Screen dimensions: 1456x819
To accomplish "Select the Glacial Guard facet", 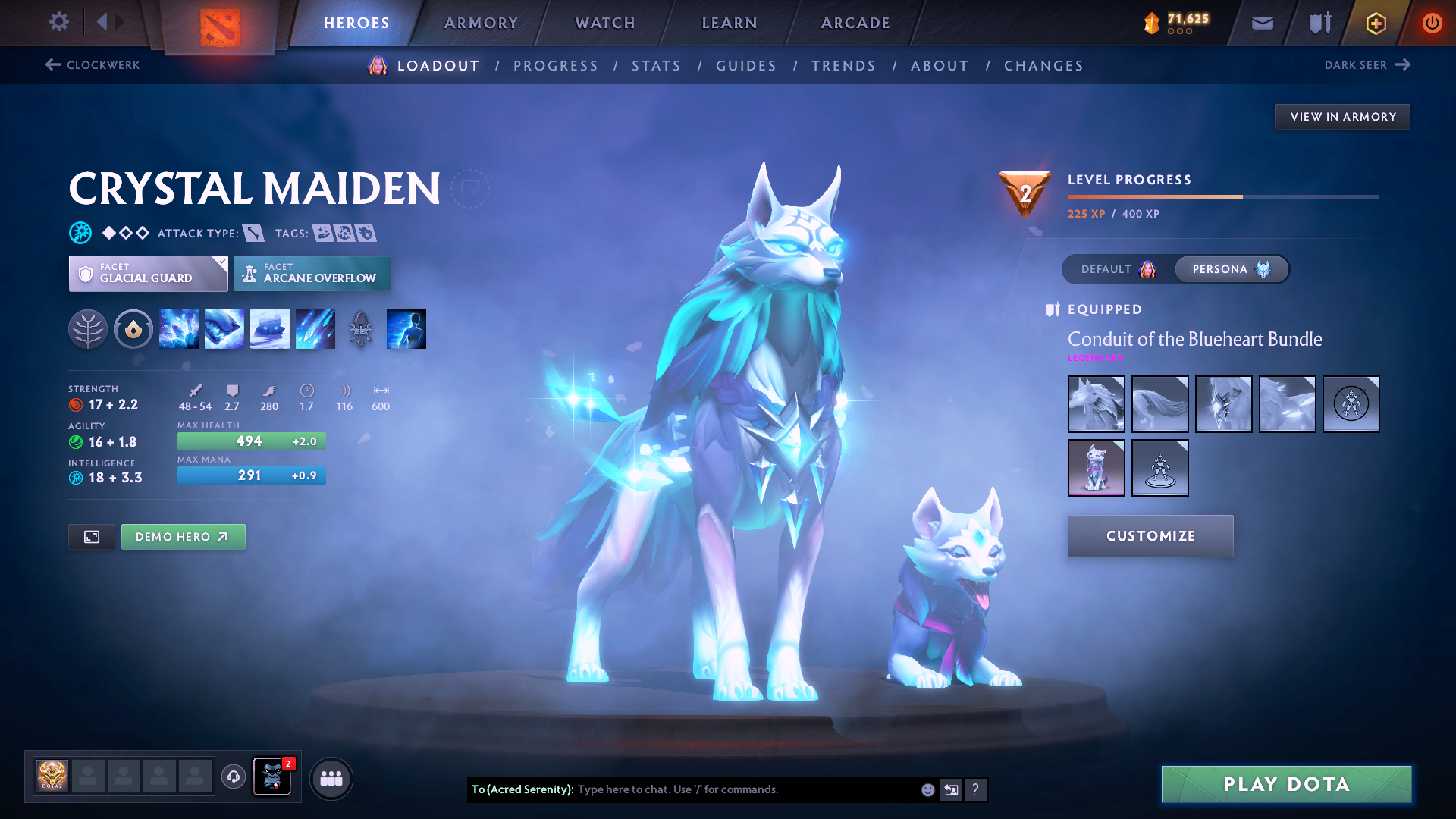I will point(148,274).
